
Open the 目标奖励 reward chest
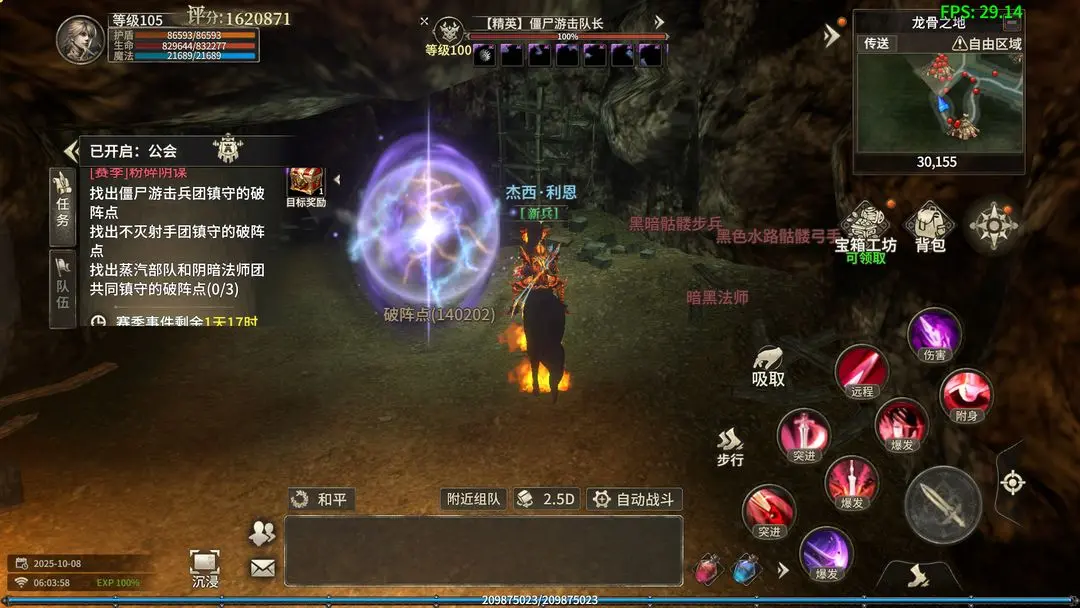(x=306, y=184)
